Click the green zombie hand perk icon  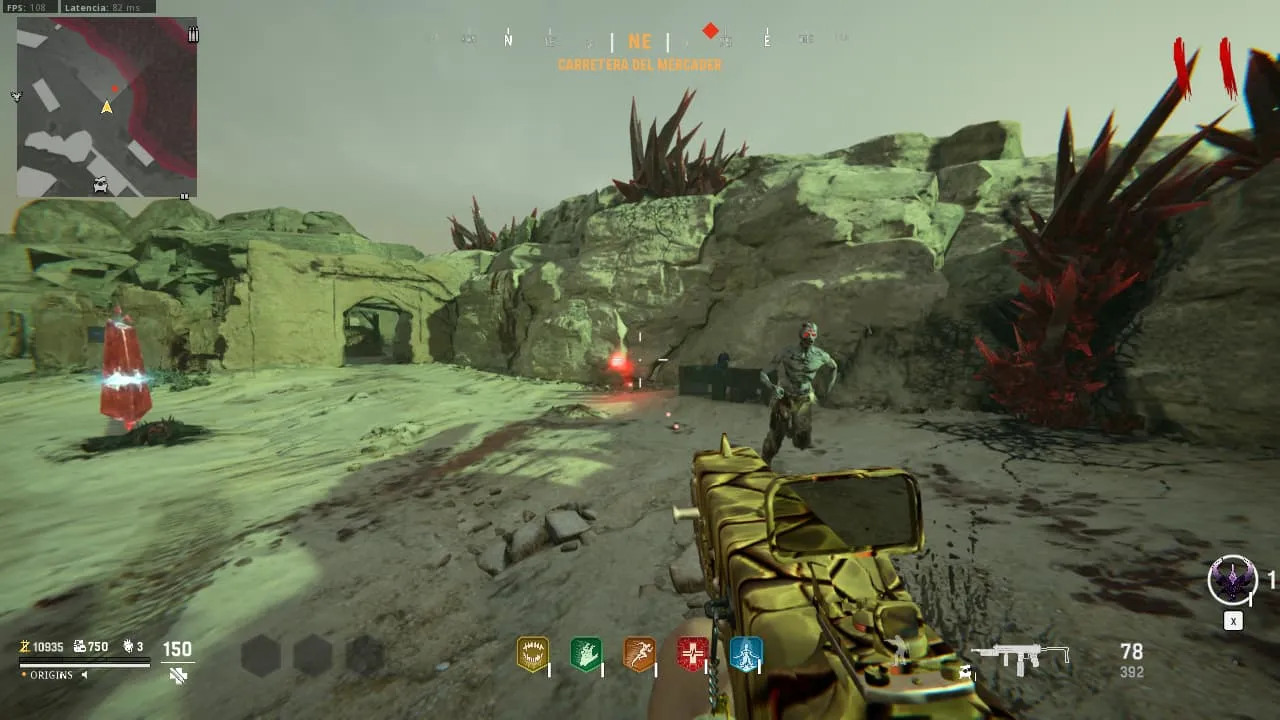point(586,654)
